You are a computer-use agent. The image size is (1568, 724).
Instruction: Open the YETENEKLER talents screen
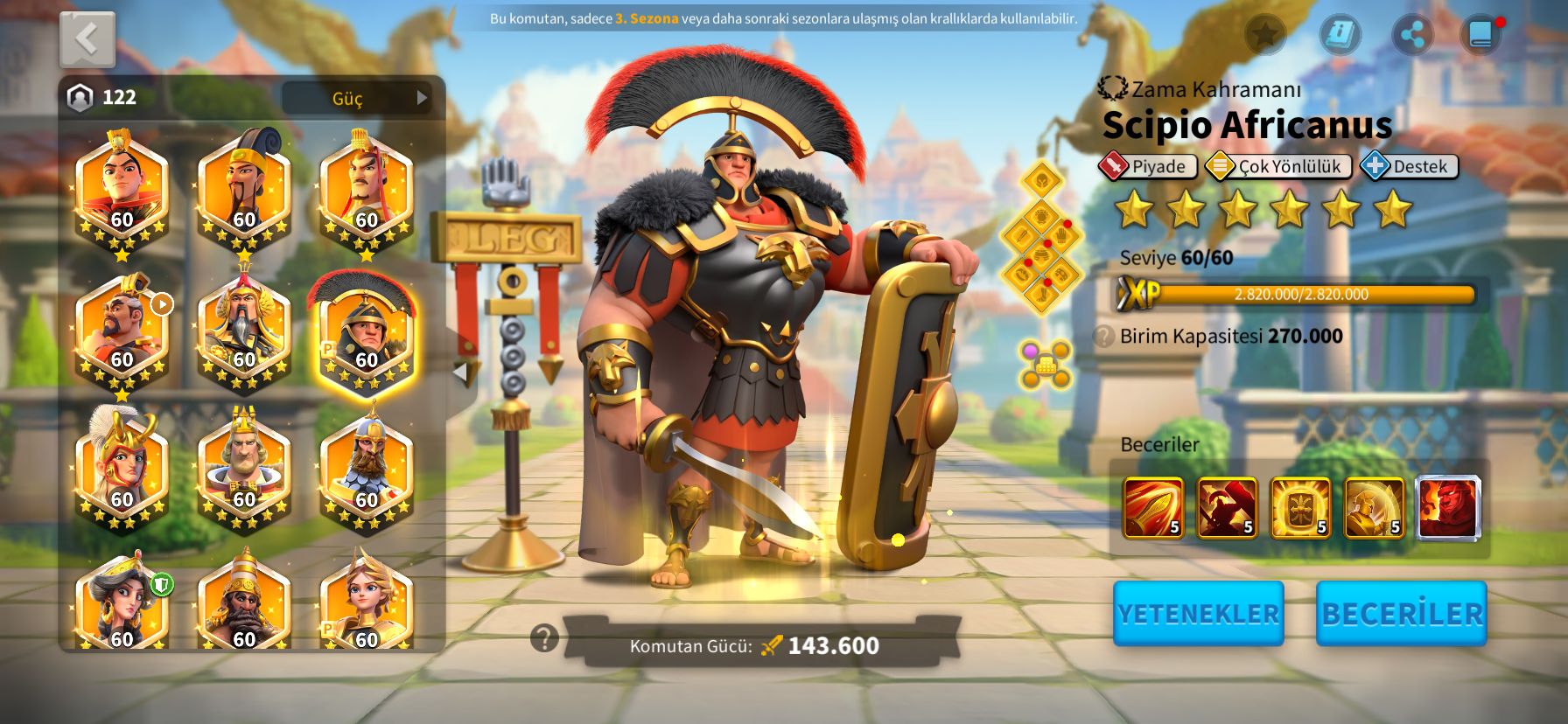pyautogui.click(x=1198, y=614)
